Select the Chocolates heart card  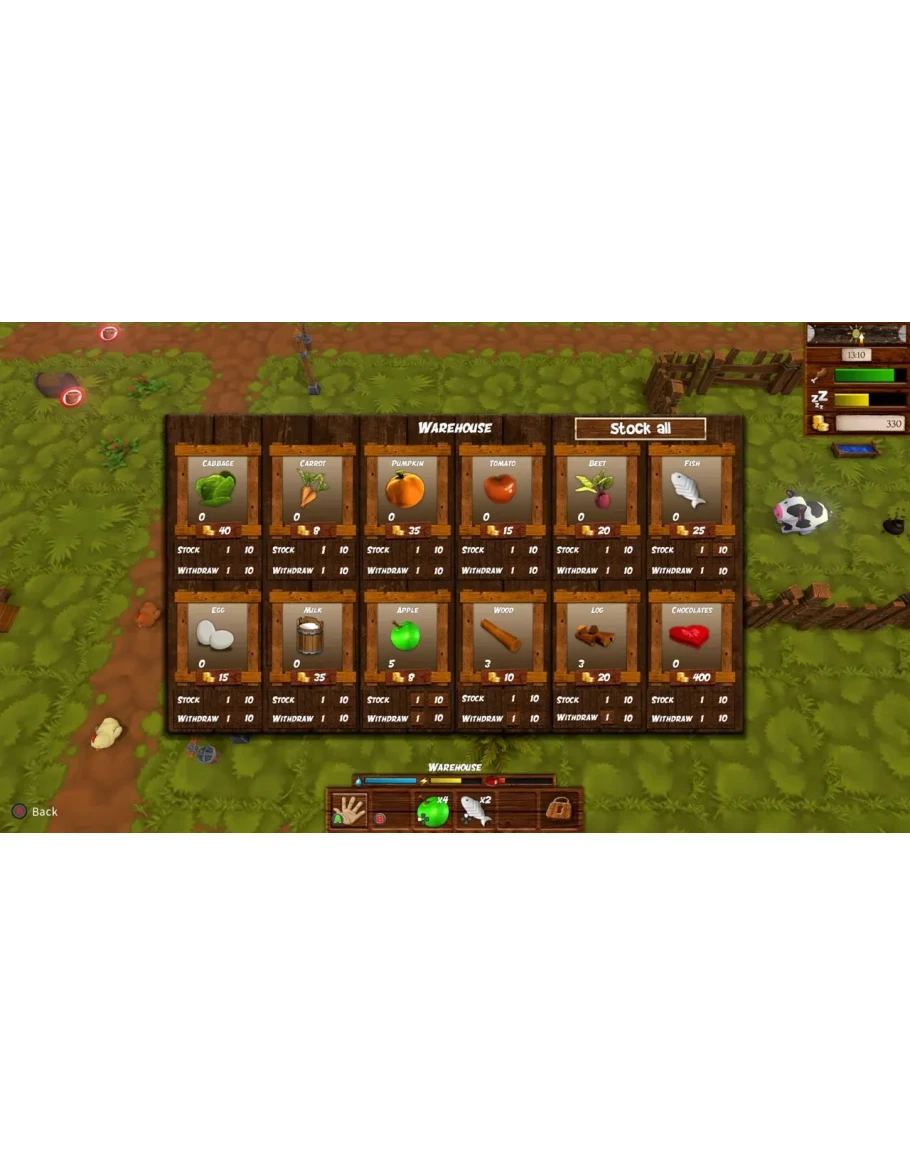[691, 635]
